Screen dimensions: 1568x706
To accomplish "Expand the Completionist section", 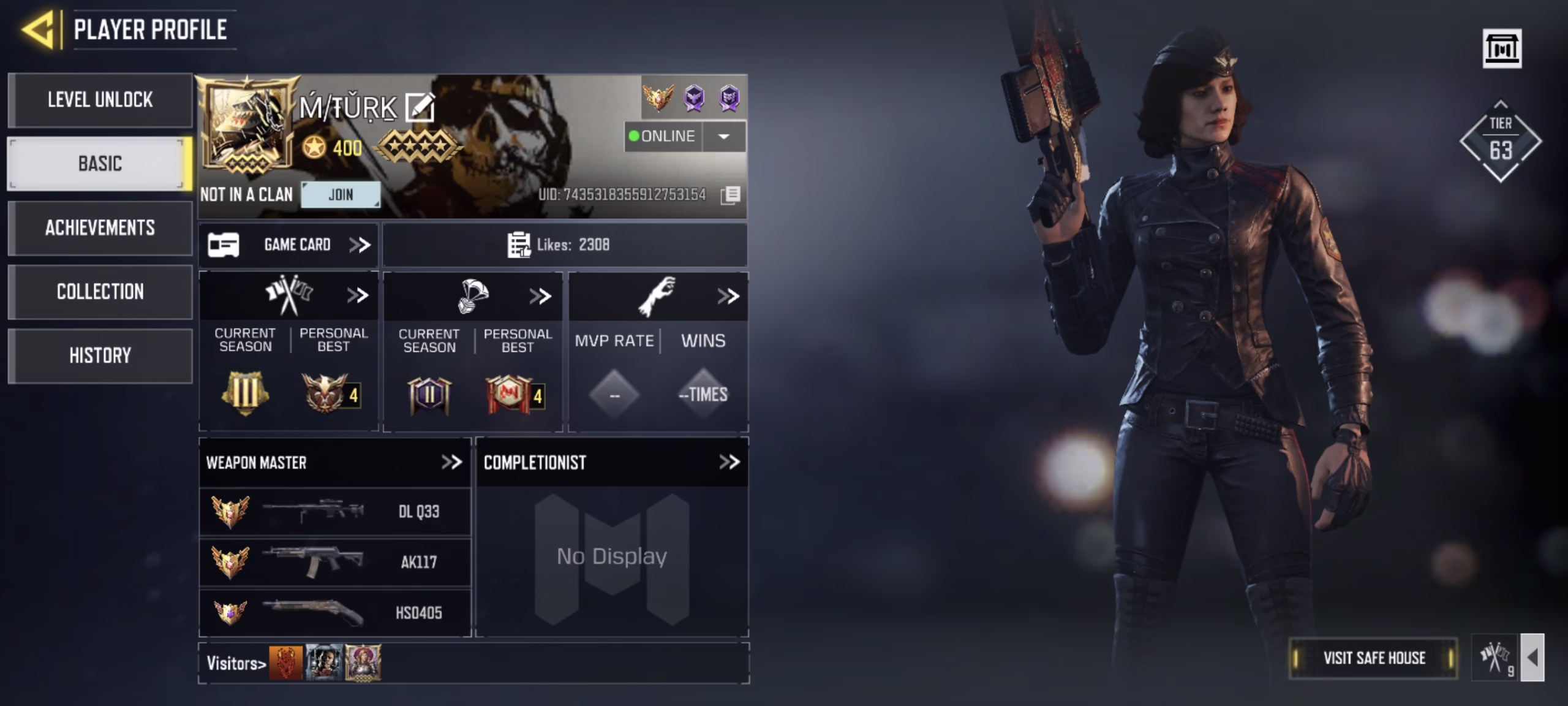I will click(x=729, y=462).
